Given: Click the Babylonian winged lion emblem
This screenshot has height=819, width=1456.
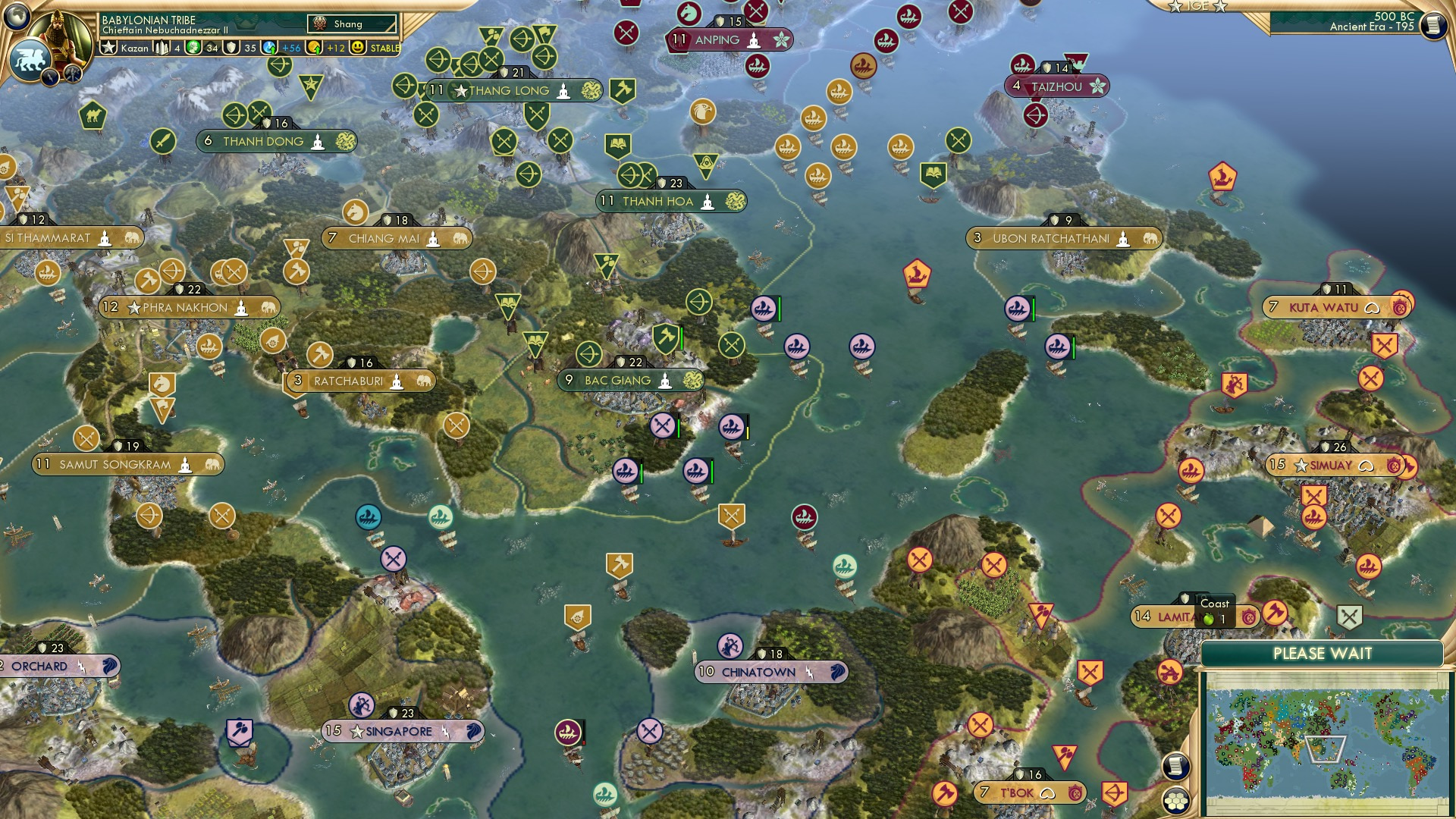Looking at the screenshot, I should tap(33, 57).
